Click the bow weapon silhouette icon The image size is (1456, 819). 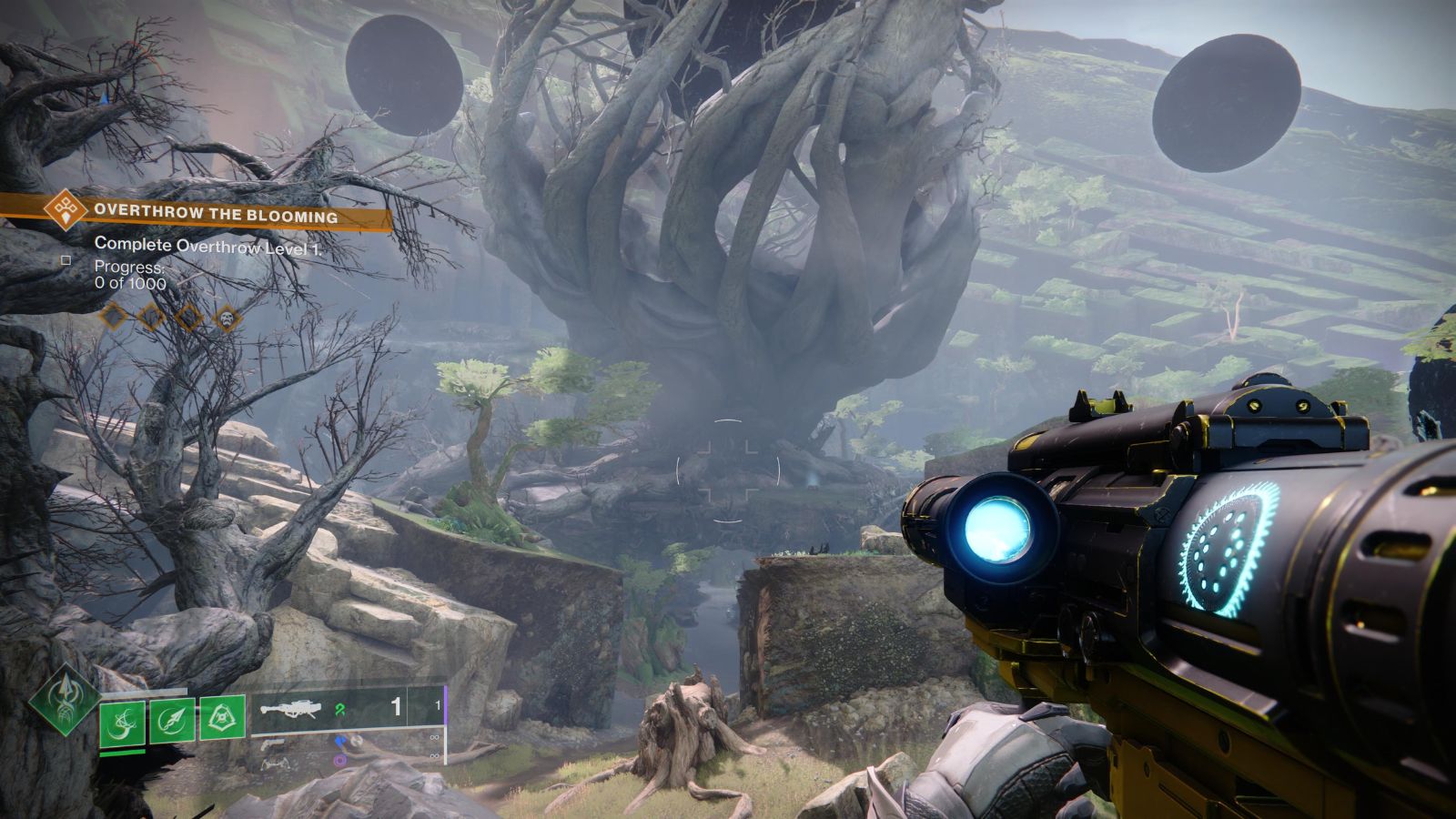coord(276,764)
